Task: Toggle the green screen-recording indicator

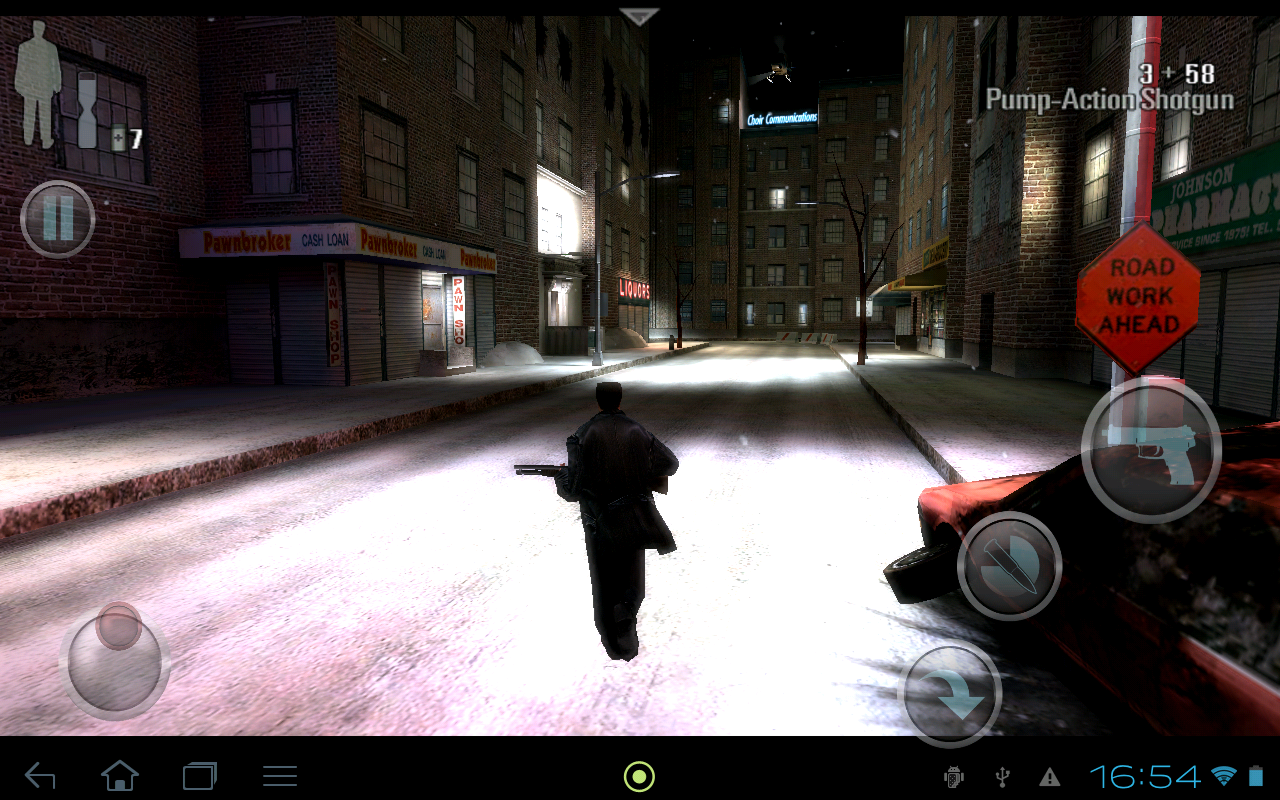Action: [637, 775]
